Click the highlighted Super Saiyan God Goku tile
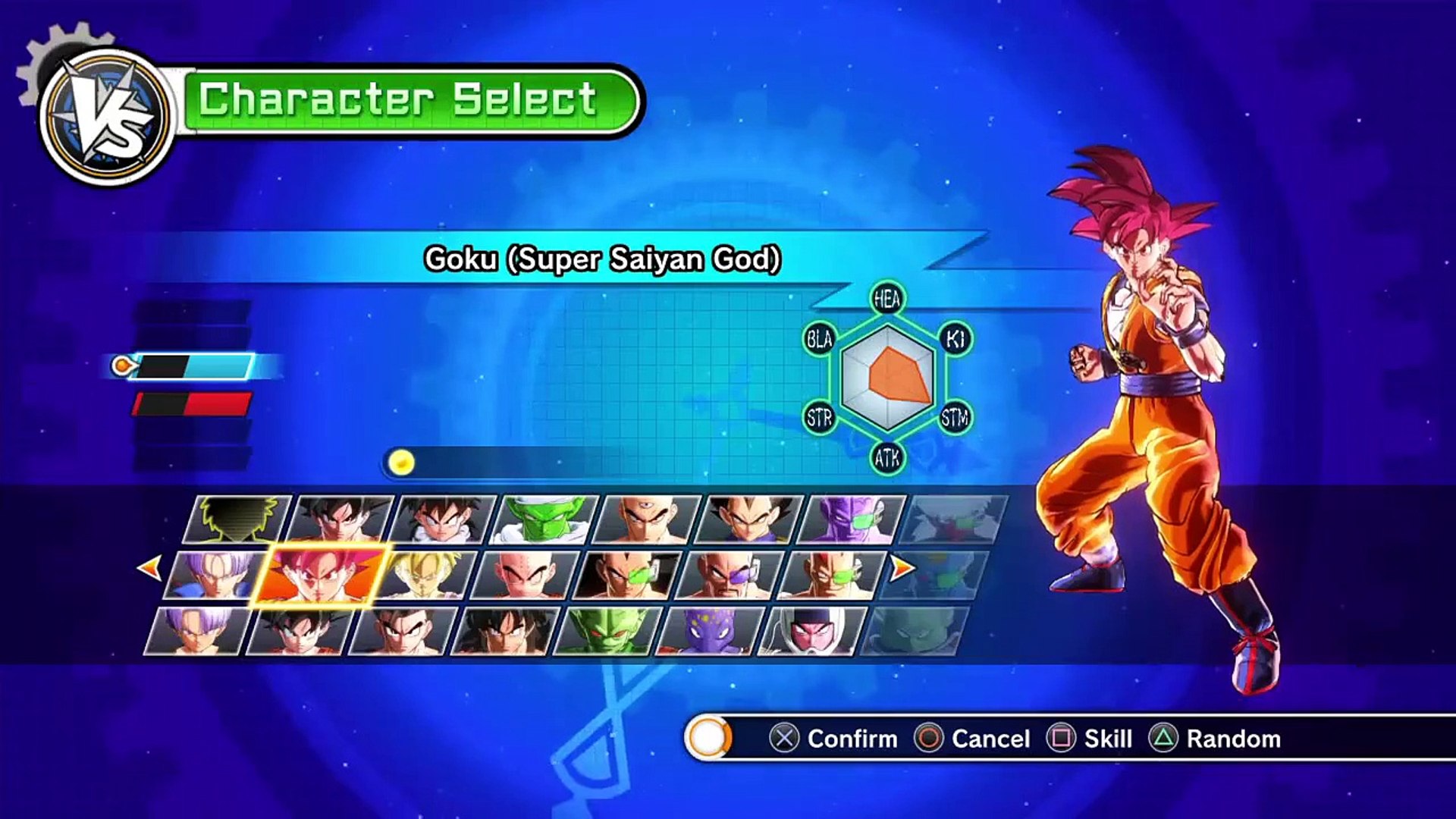This screenshot has height=819, width=1456. 322,576
